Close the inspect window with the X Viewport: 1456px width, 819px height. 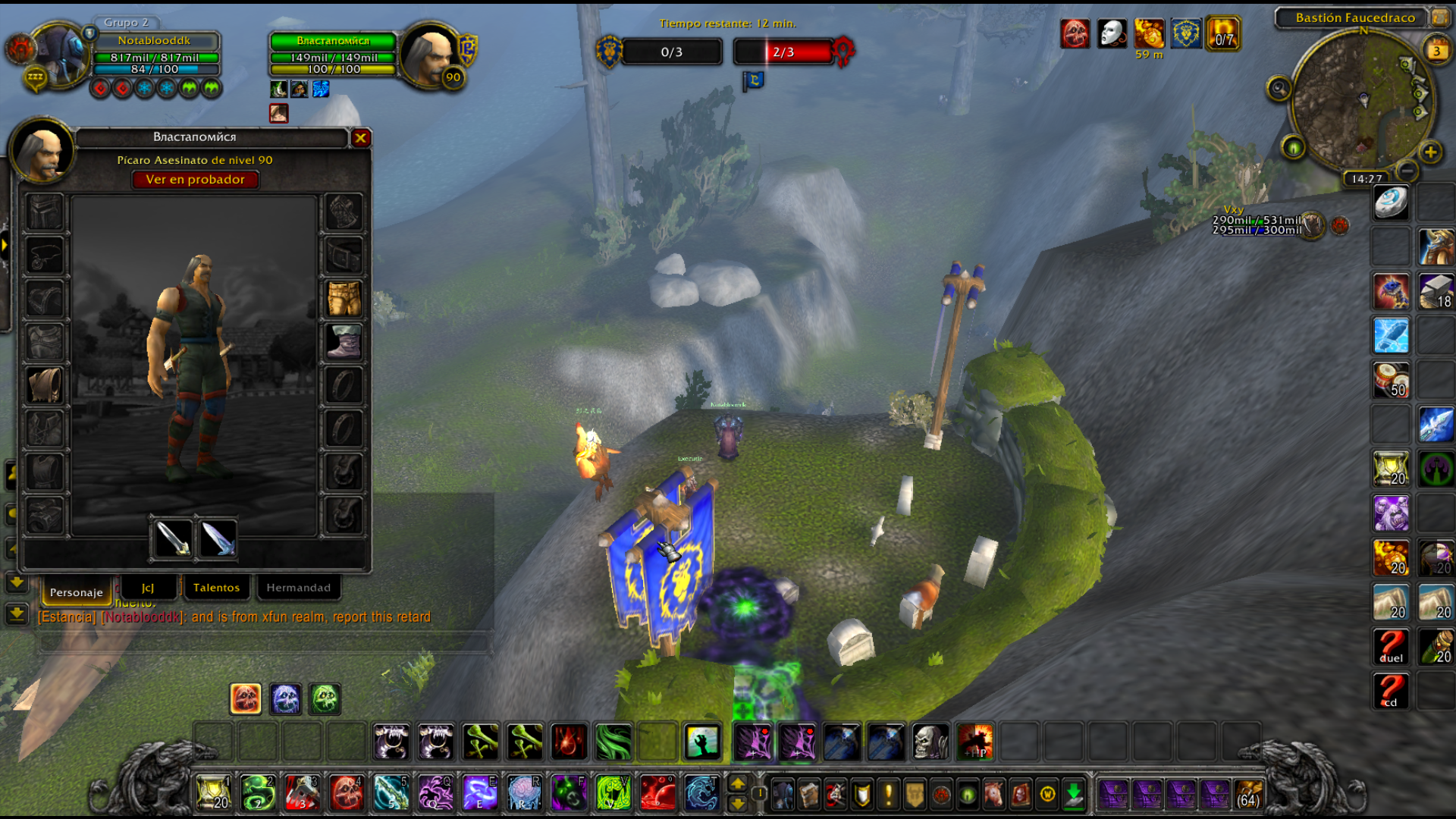(360, 138)
